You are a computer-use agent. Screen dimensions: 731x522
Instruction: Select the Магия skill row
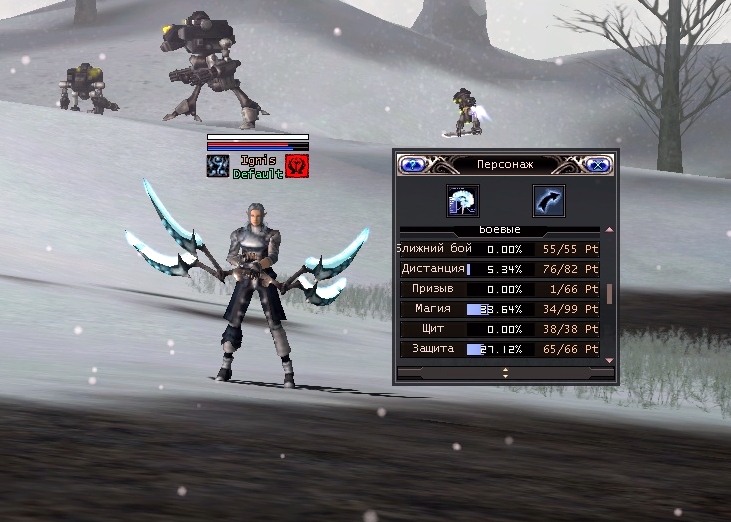(498, 309)
